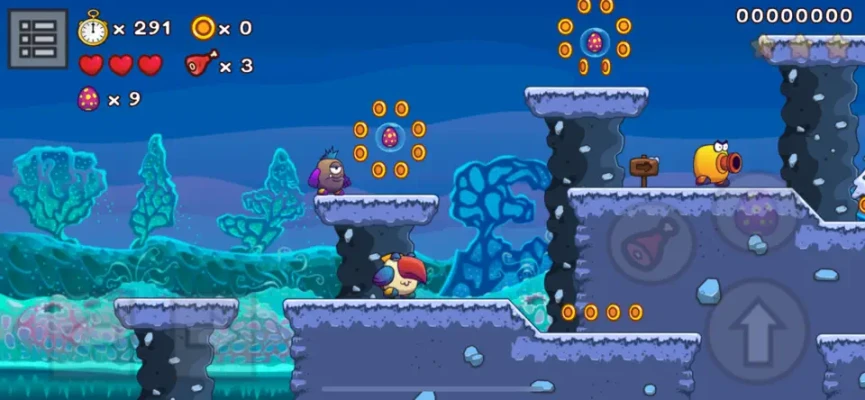Tap the meat throw touch button
This screenshot has height=400, width=865.
(x=650, y=241)
